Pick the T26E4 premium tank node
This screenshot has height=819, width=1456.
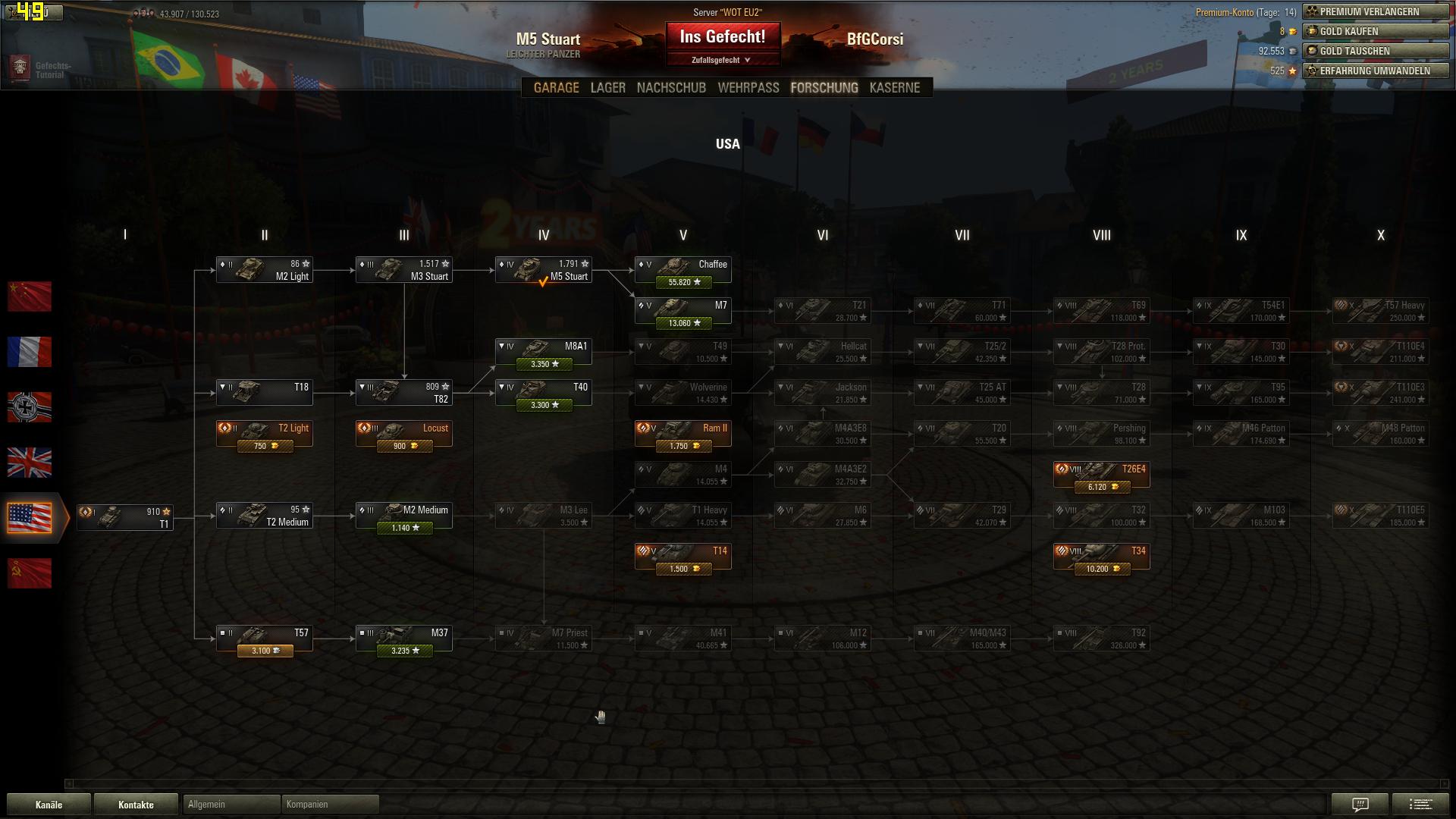pos(1101,475)
